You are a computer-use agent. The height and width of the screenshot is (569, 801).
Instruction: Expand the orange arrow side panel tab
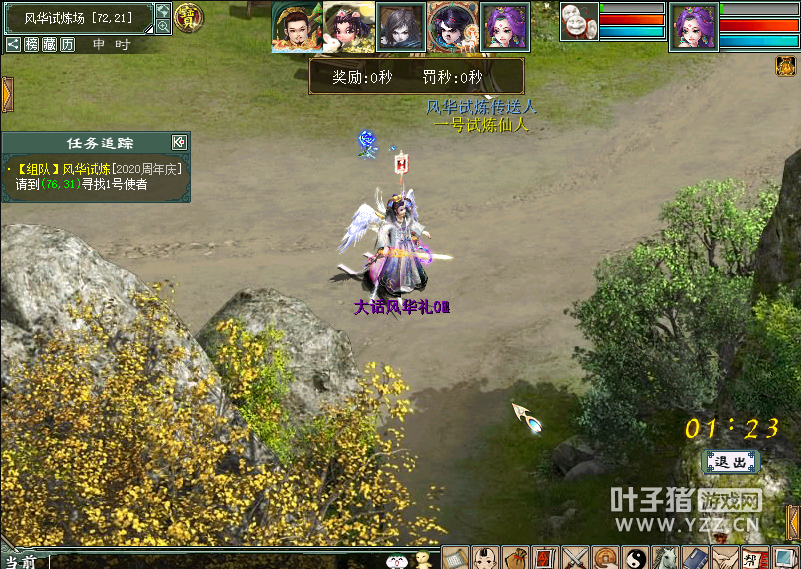[6, 94]
